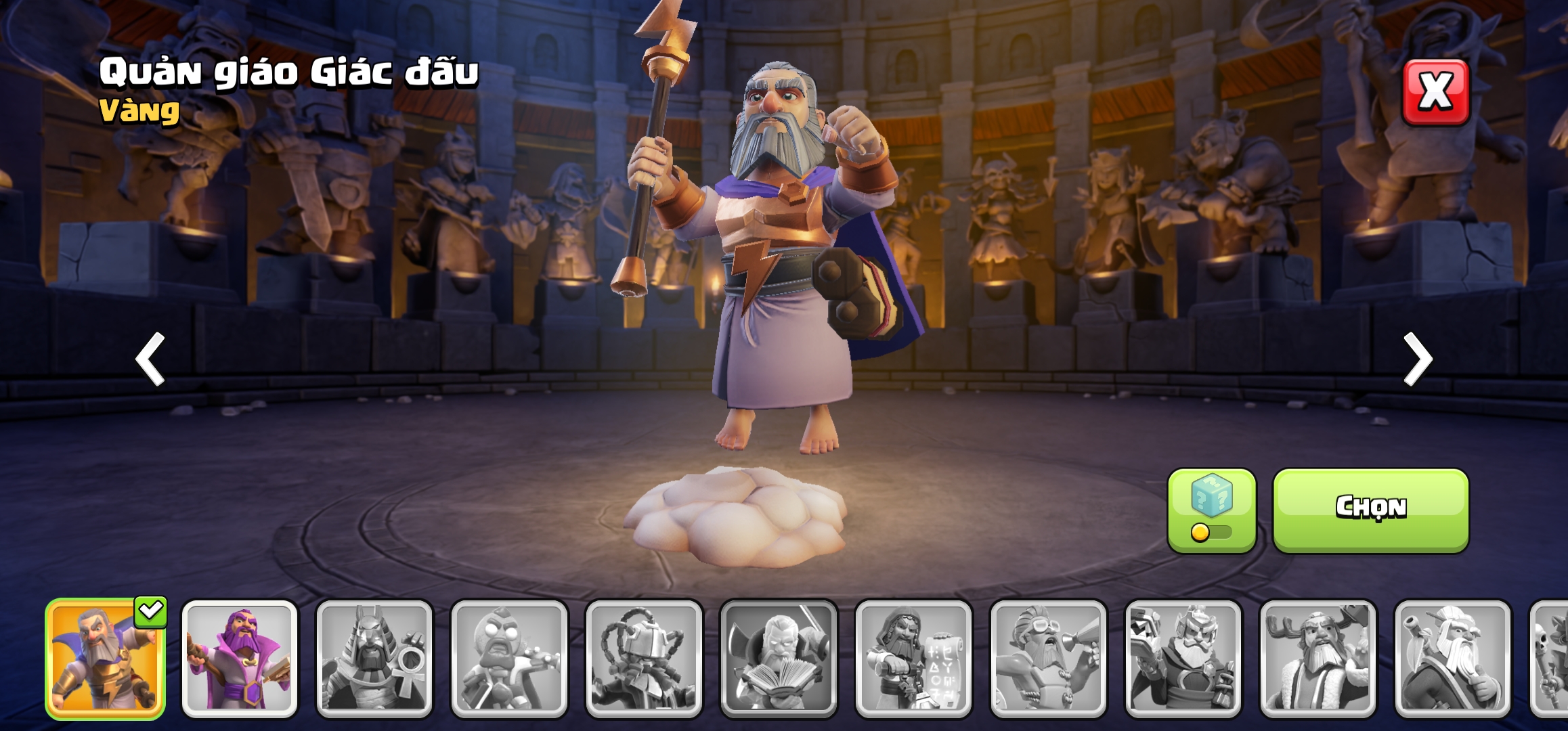1568x731 pixels.
Task: Go to the previous skin with left arrow
Action: click(x=150, y=359)
